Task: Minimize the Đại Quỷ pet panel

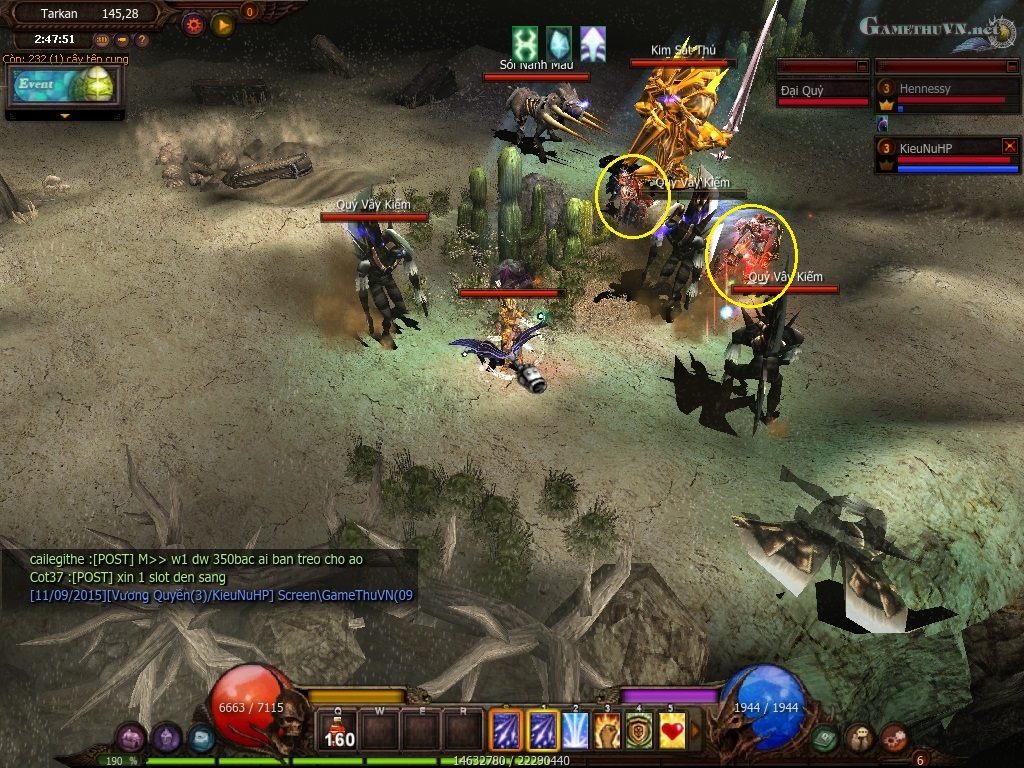Action: [862, 66]
